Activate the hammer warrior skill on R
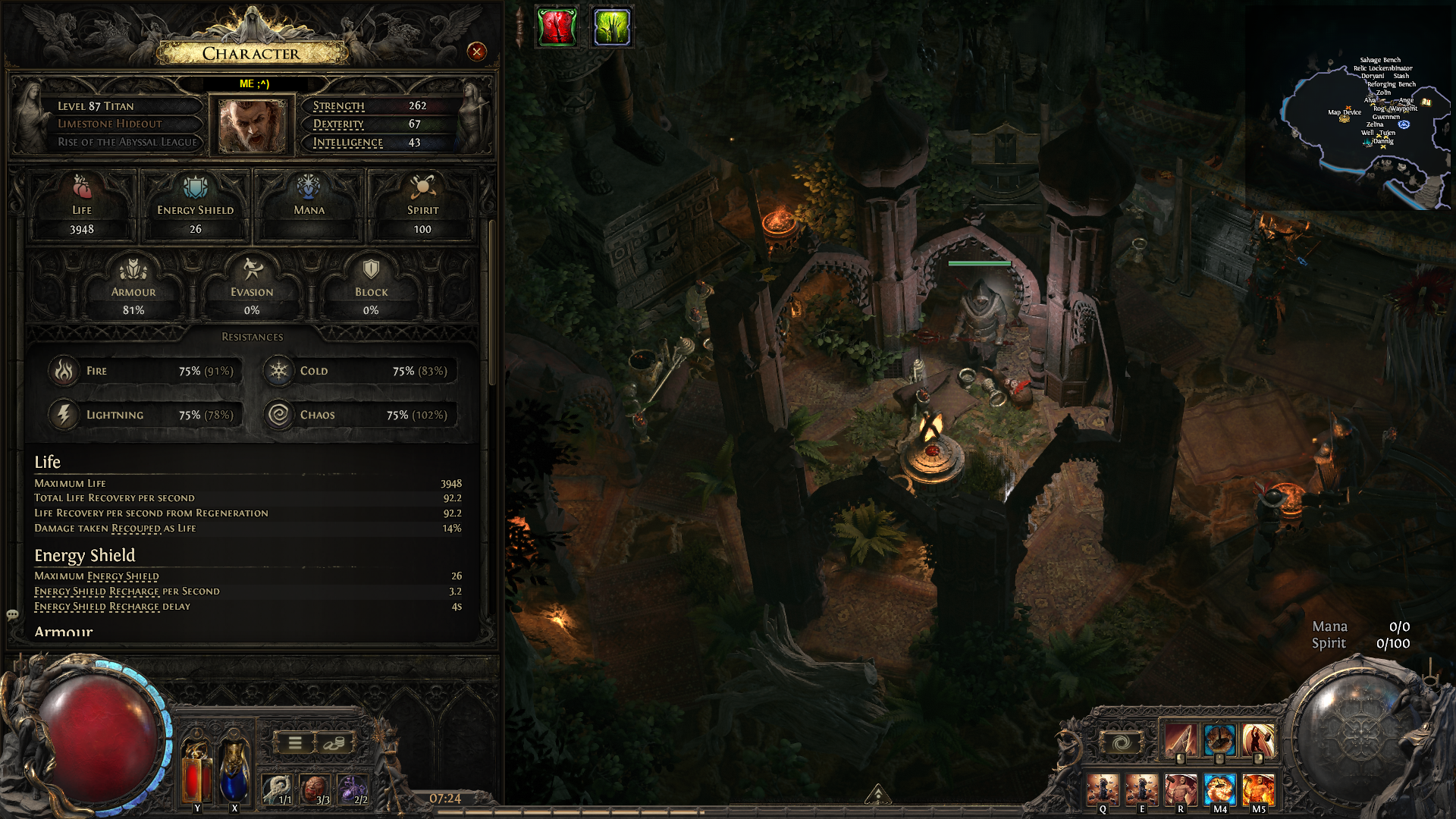 (x=1180, y=789)
